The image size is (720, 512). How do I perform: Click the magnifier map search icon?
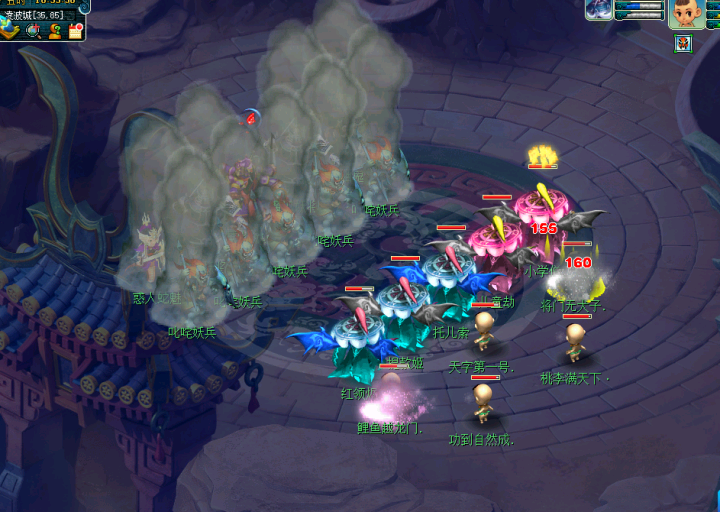pyautogui.click(x=33, y=30)
